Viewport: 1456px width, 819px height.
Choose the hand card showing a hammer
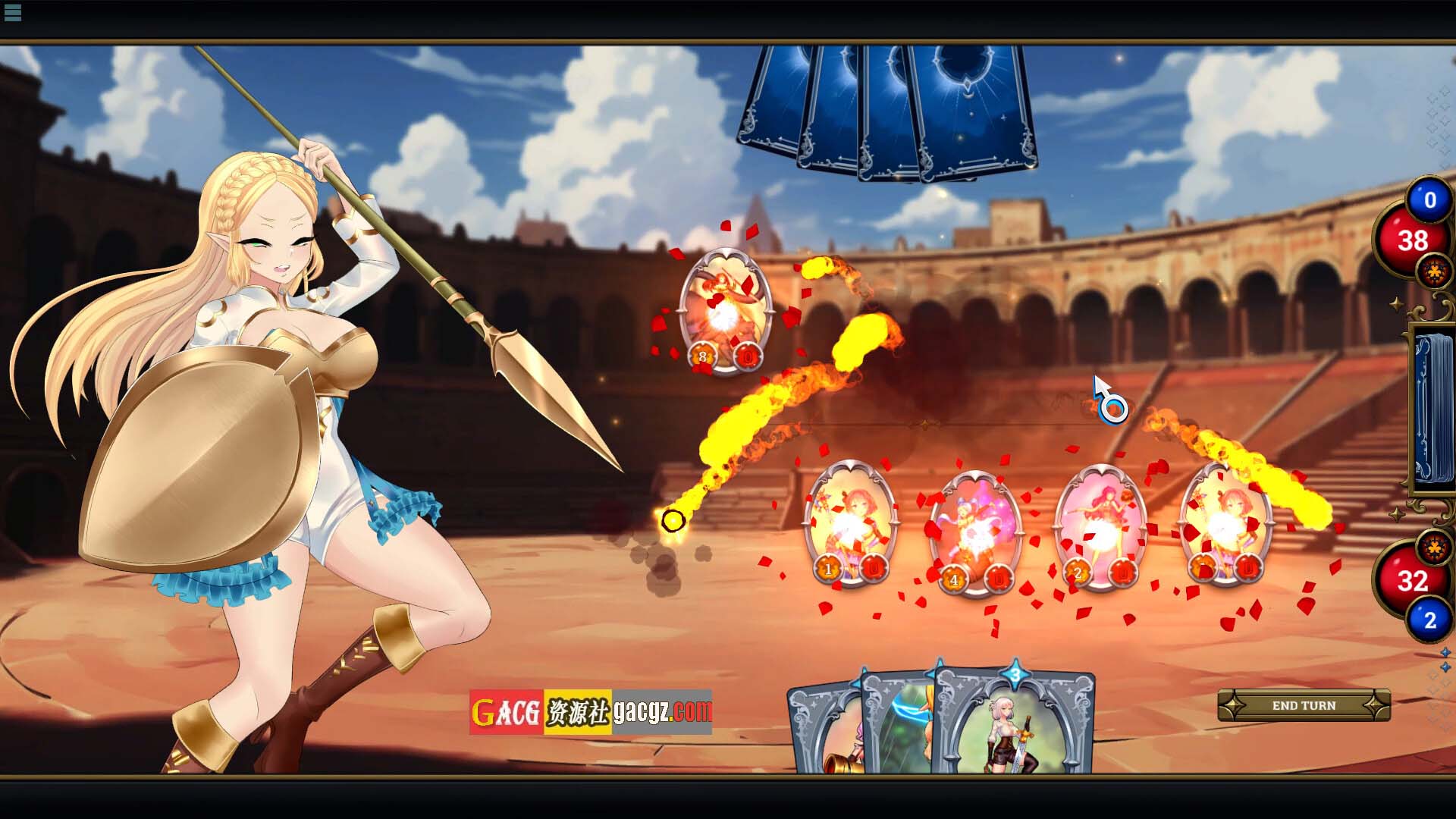coord(827,736)
